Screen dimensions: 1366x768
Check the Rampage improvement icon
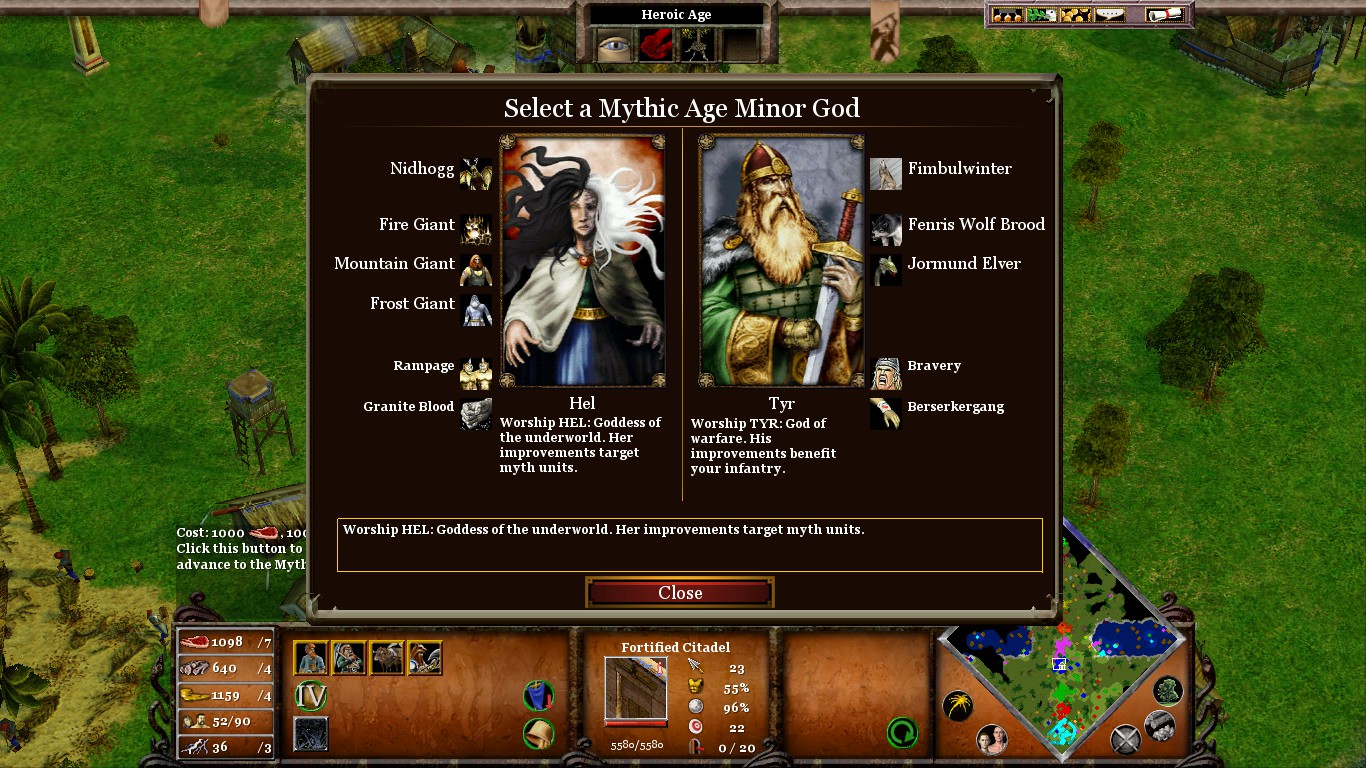(476, 373)
